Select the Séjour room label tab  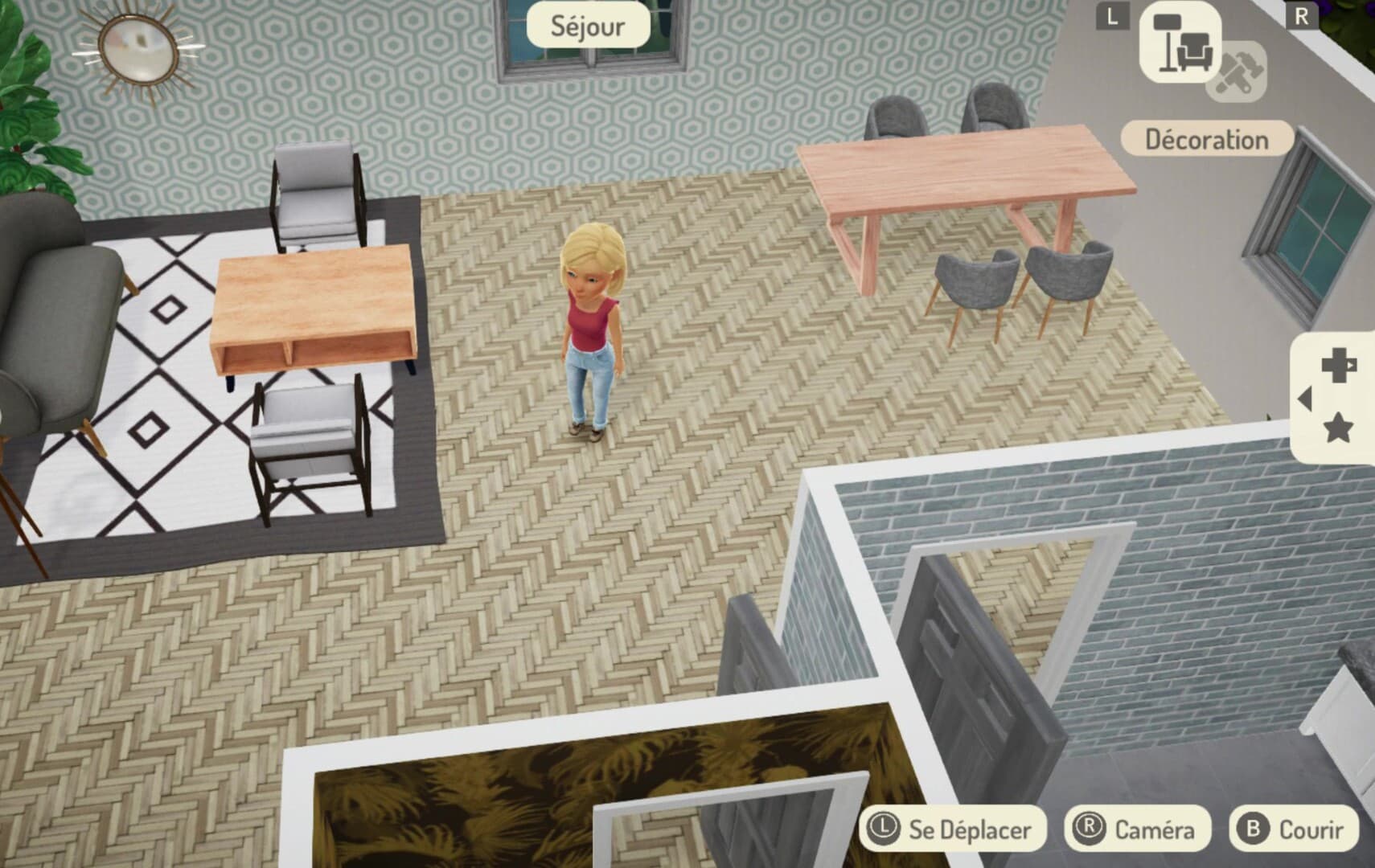[588, 26]
